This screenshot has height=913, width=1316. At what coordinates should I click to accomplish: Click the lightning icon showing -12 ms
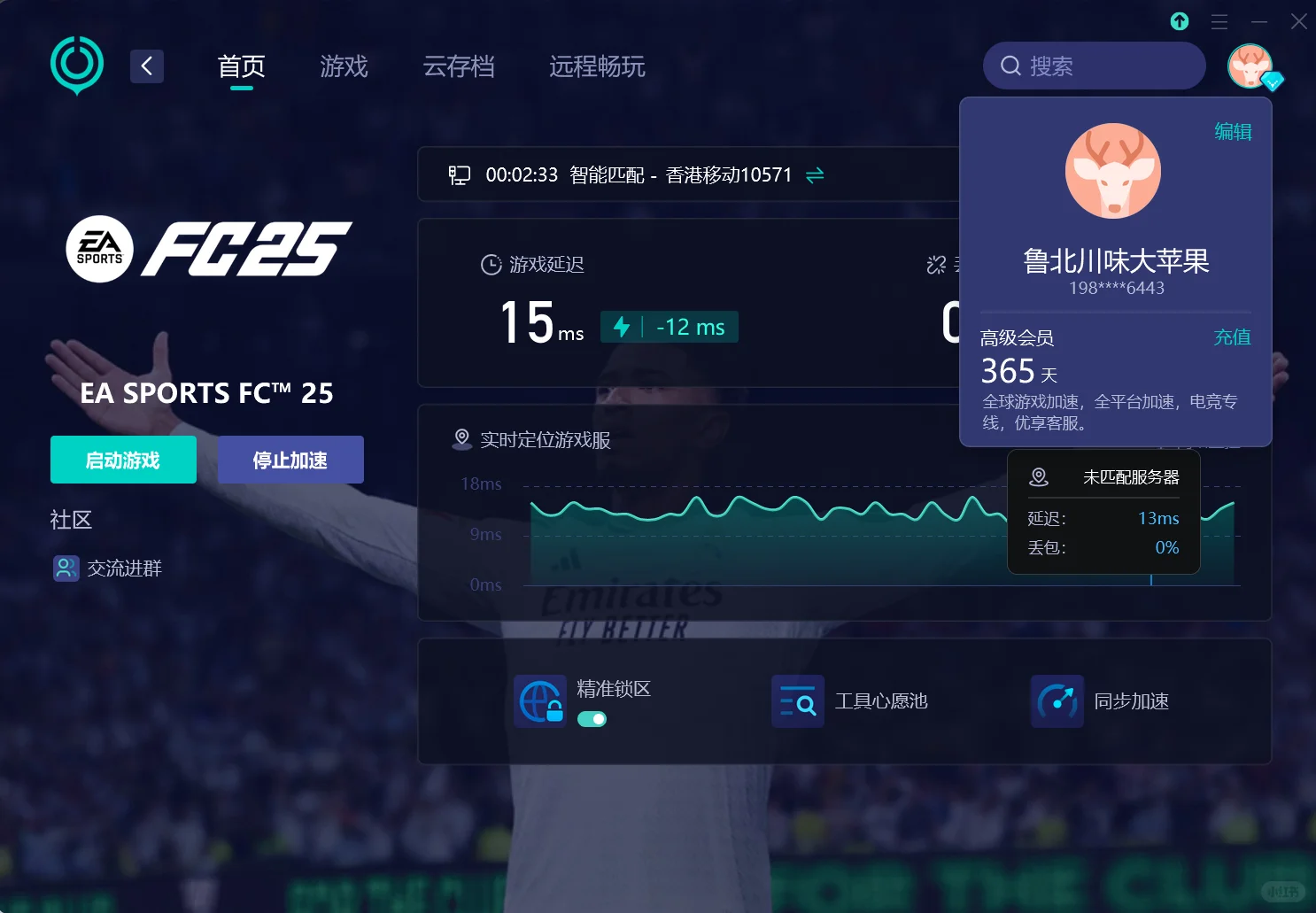coord(623,326)
